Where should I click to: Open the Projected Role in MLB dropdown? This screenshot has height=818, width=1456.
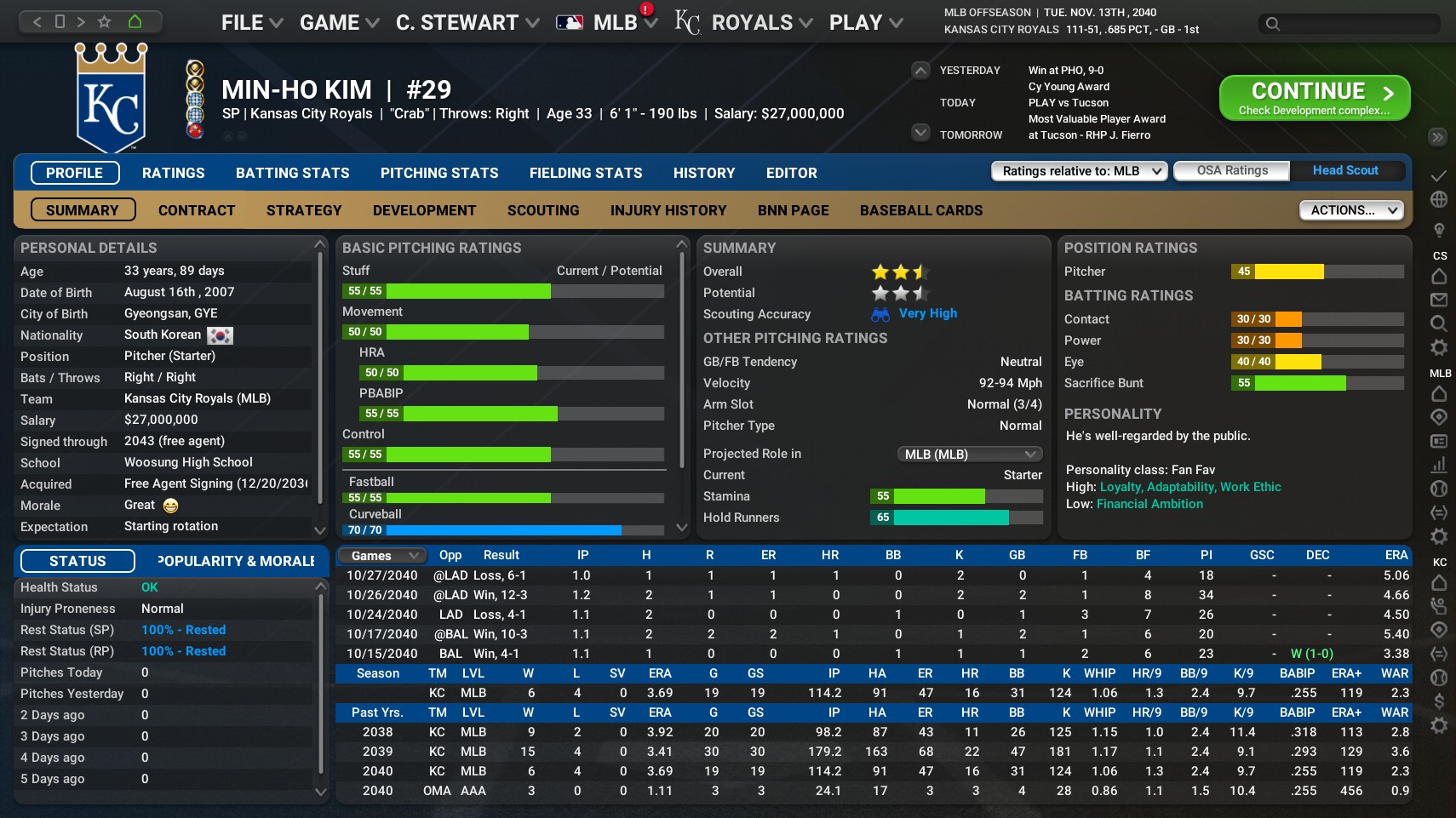point(968,454)
